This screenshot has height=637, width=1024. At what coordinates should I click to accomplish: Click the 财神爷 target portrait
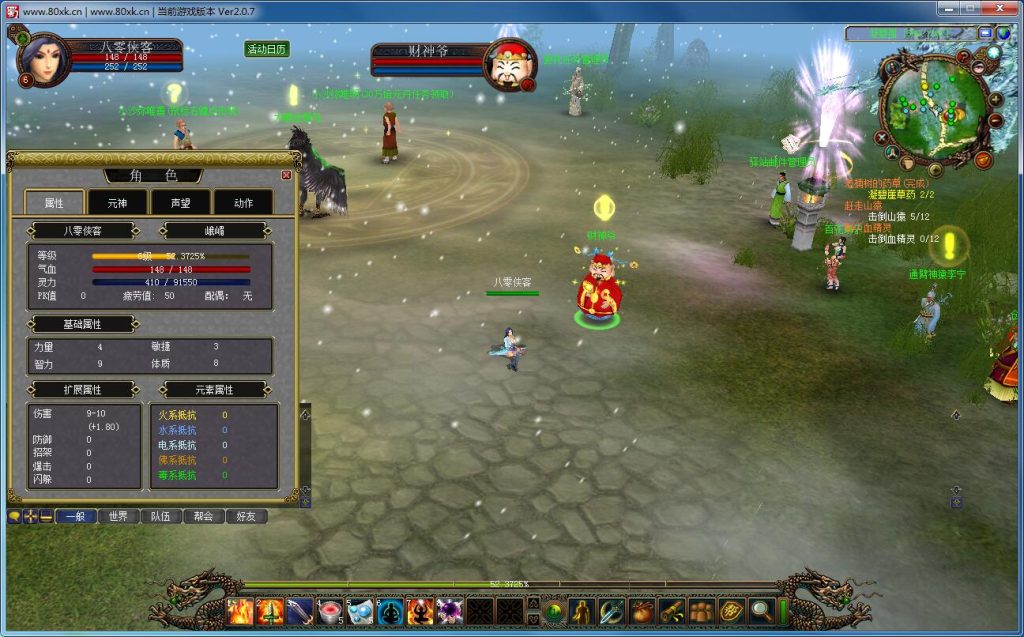[509, 66]
